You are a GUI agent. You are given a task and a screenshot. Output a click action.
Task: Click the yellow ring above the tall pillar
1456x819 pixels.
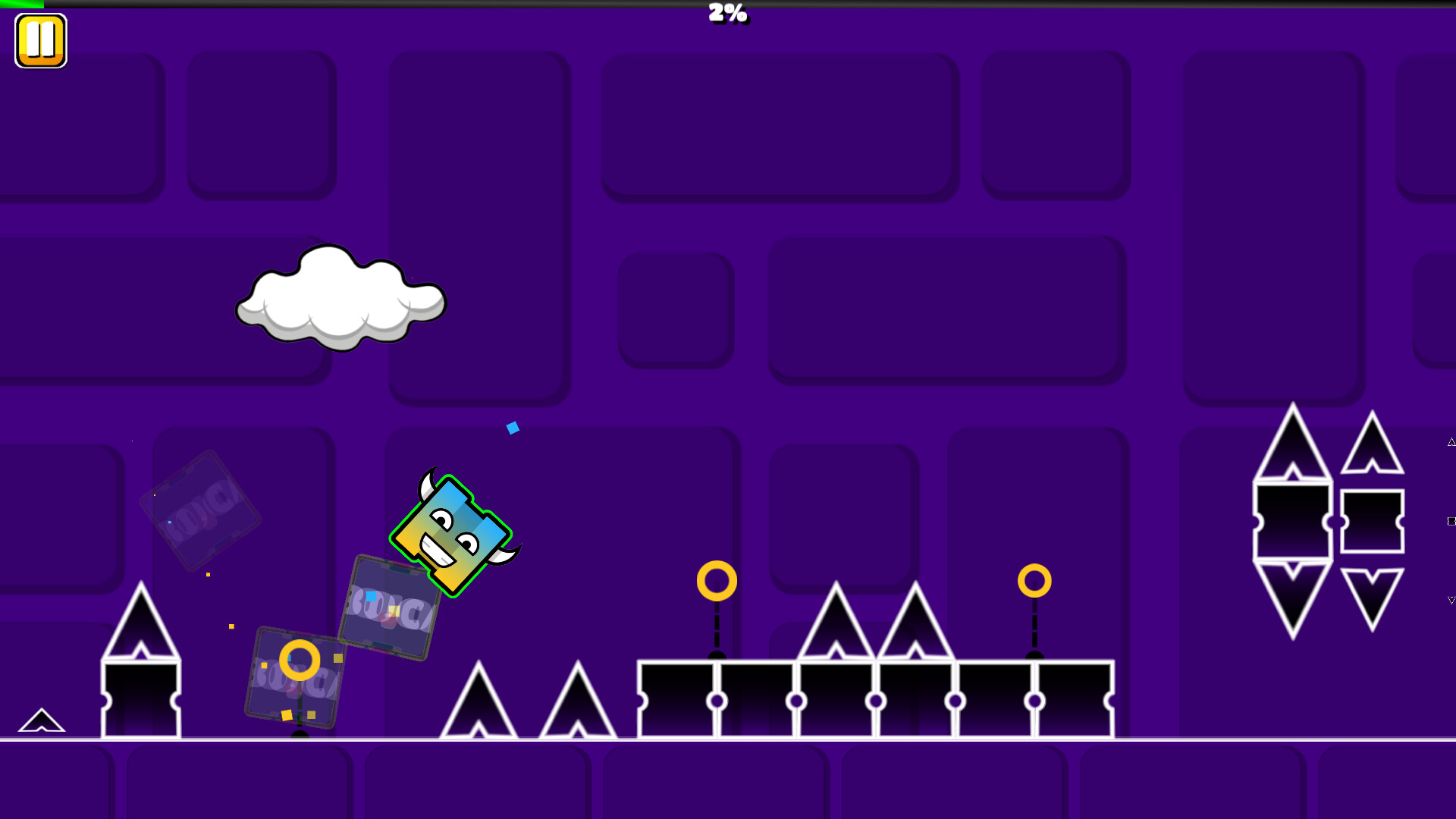pos(717,580)
